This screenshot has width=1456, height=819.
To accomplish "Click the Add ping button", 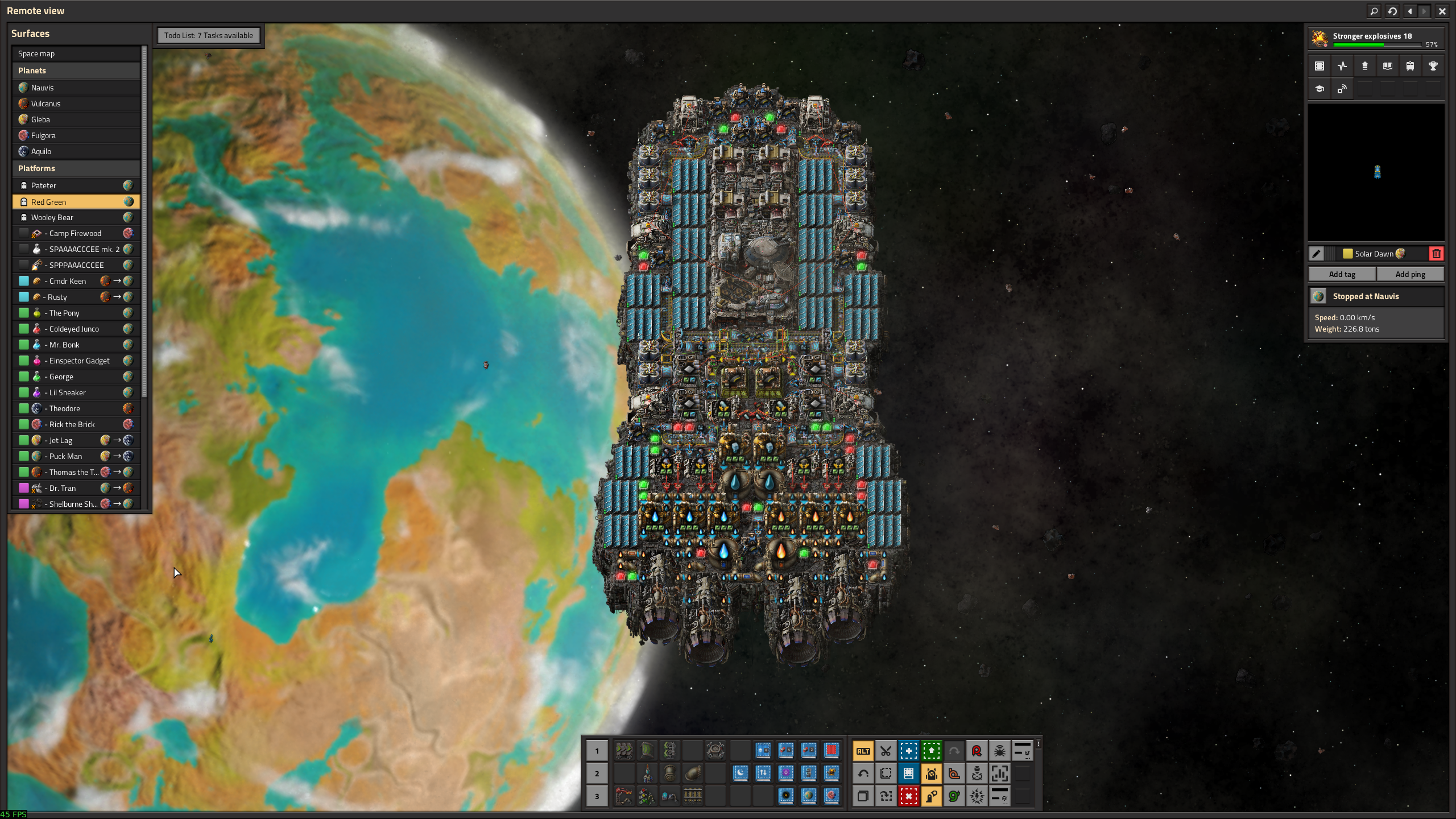I will (1410, 274).
